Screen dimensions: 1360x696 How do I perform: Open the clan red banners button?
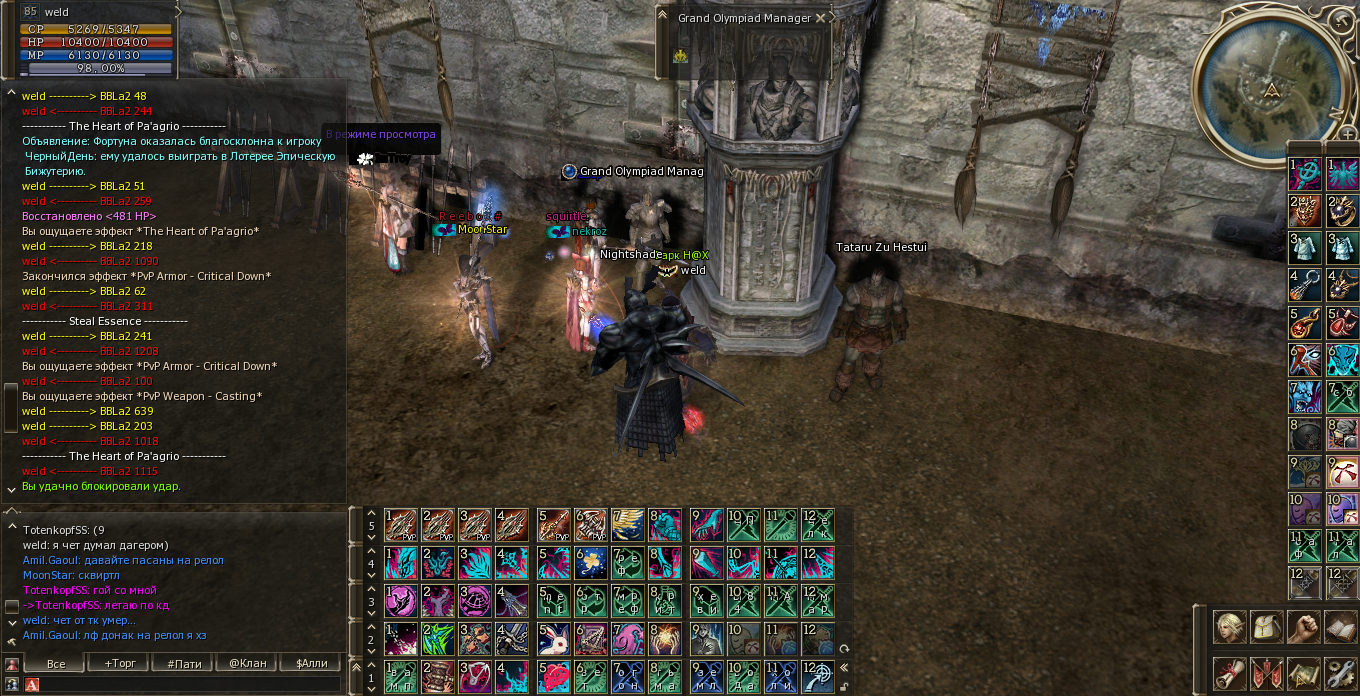pyautogui.click(x=1267, y=673)
